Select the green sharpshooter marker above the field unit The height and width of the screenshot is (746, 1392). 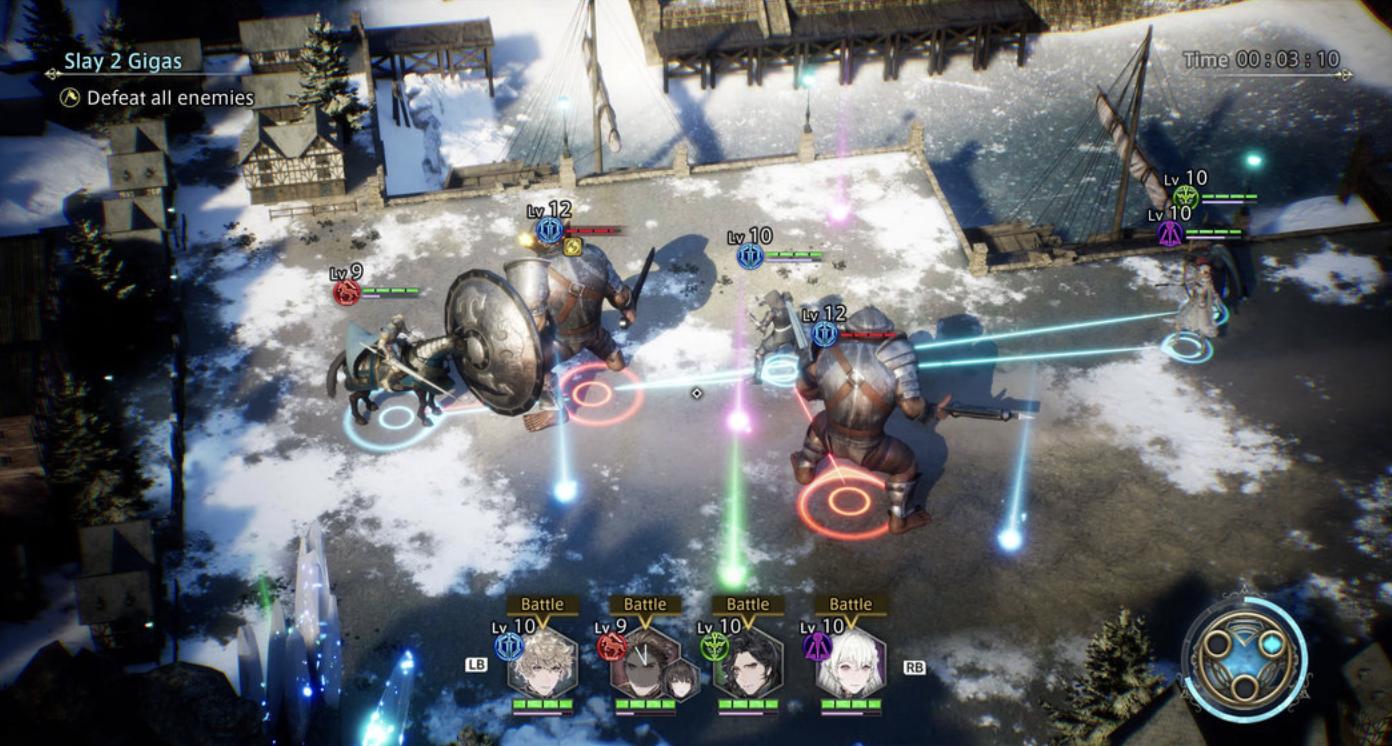coord(1185,198)
